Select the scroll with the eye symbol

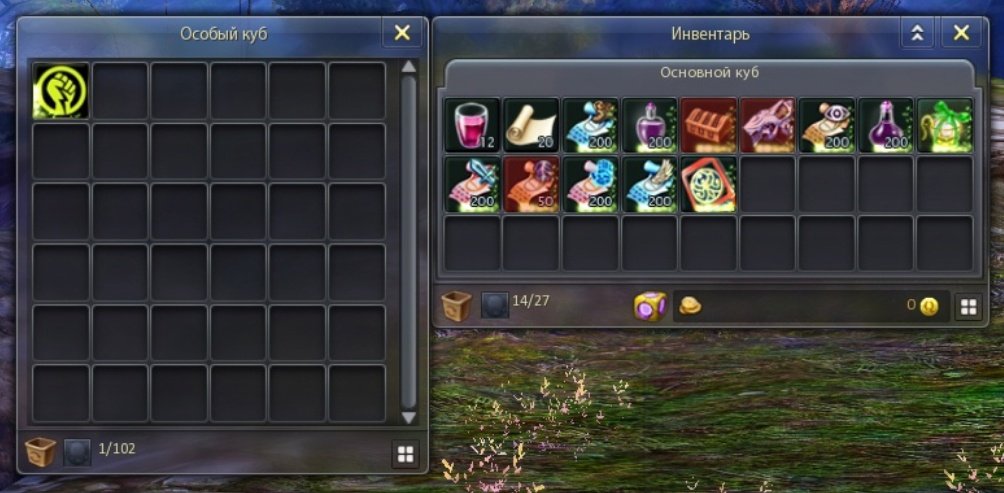coord(827,125)
